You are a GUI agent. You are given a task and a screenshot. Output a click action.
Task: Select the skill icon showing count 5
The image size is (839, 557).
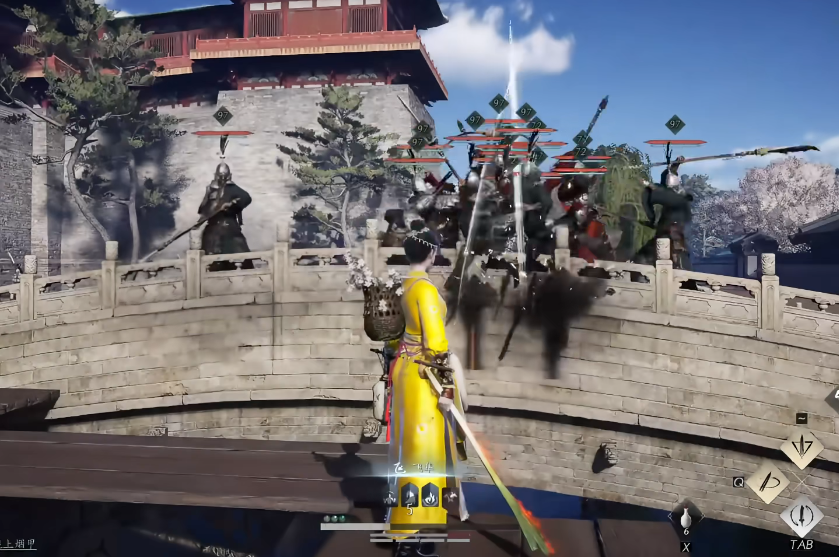point(409,495)
